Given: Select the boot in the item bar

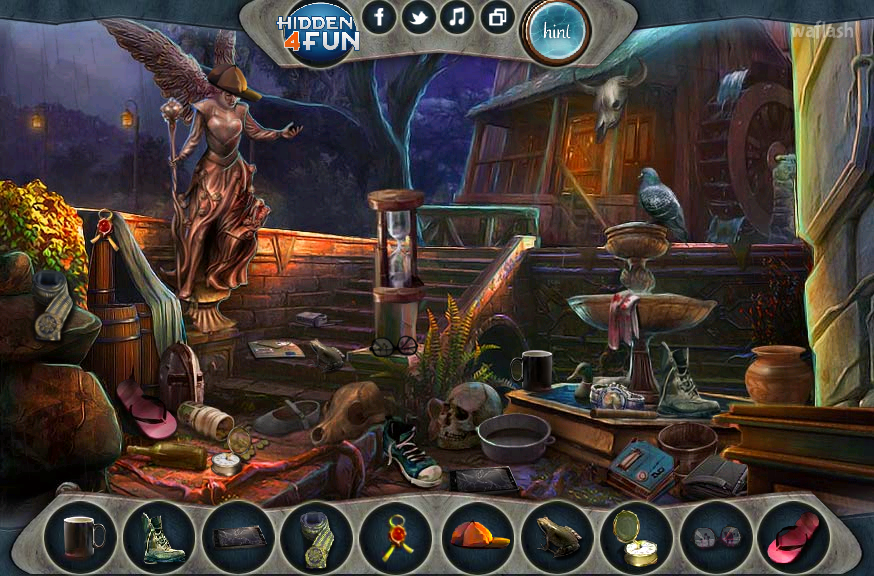Looking at the screenshot, I should point(159,537).
